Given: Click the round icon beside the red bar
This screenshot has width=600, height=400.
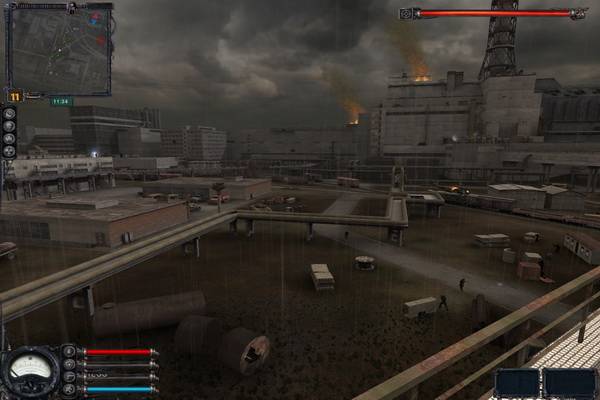Looking at the screenshot, I should (x=68, y=352).
